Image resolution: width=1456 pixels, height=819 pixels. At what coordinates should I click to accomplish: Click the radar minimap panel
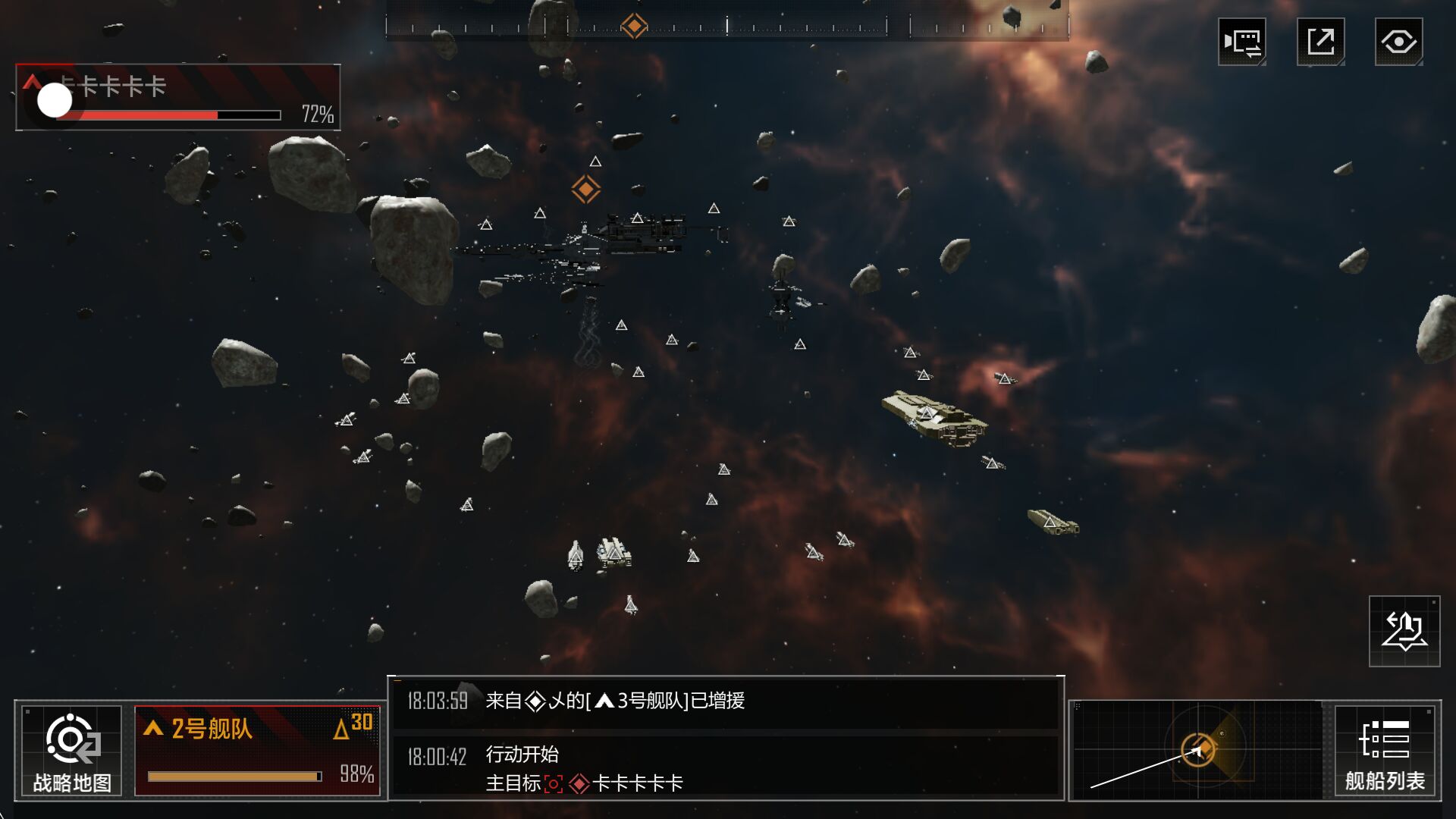(1198, 751)
